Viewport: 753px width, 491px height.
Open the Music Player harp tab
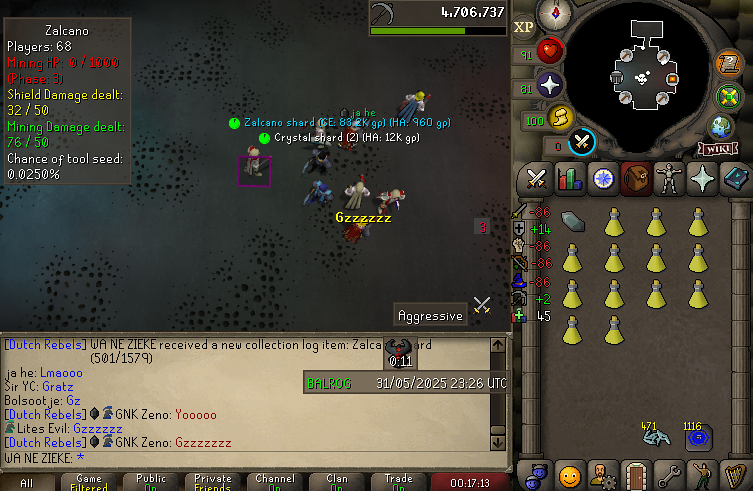click(735, 472)
